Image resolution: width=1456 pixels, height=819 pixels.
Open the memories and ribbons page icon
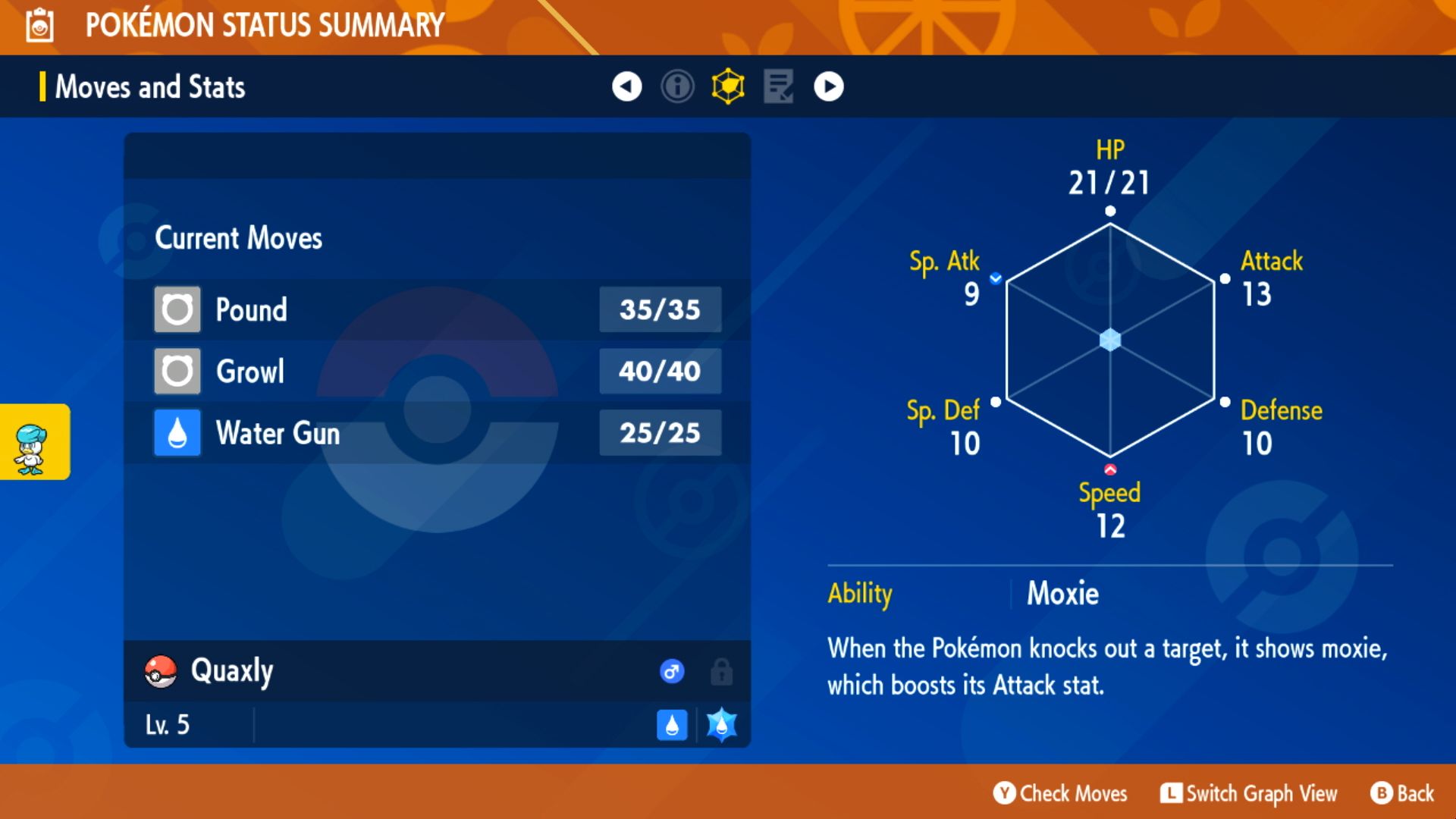[x=777, y=86]
